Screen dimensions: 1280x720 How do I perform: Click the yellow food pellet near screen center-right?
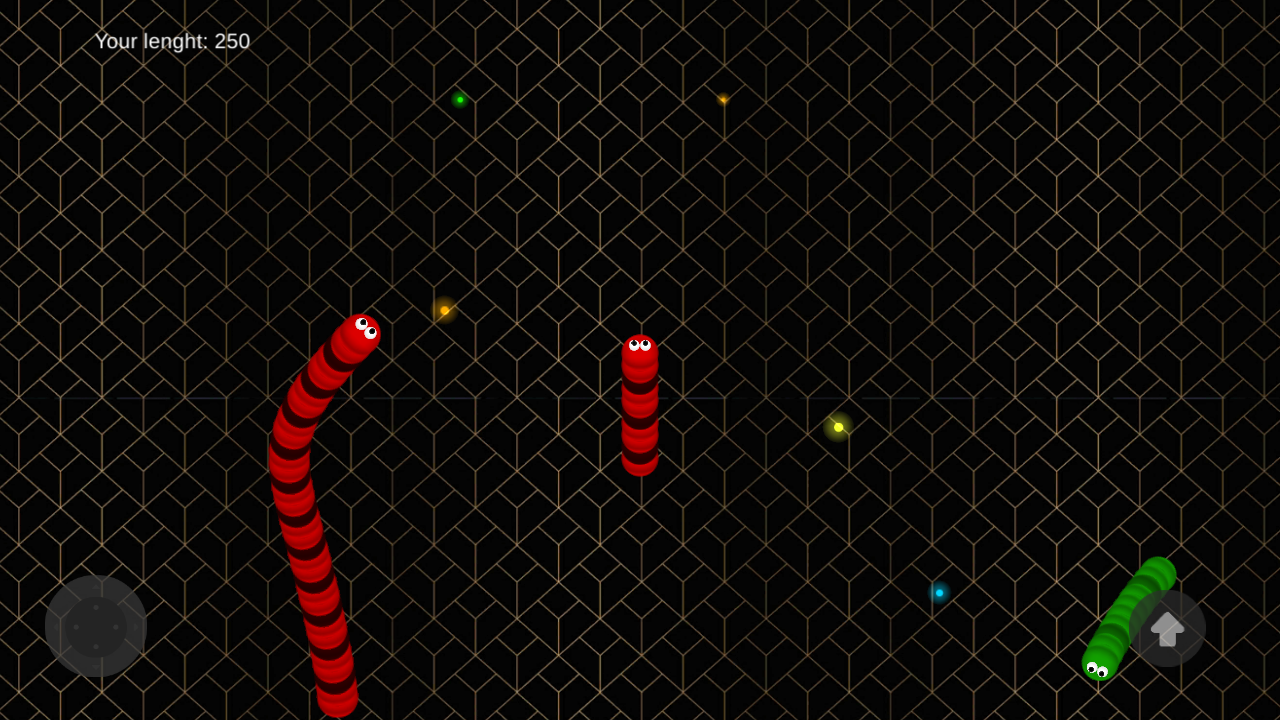[838, 427]
